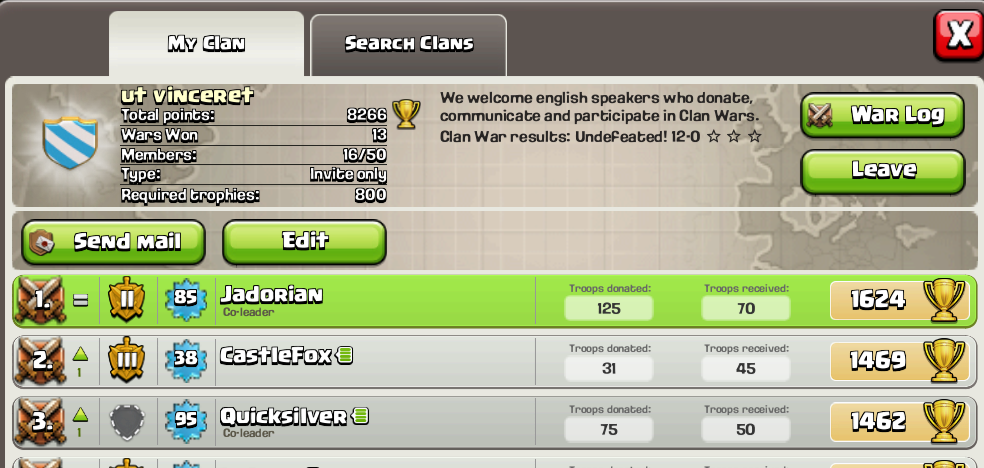The image size is (984, 468).
Task: Close the clan window
Action: pos(957,35)
